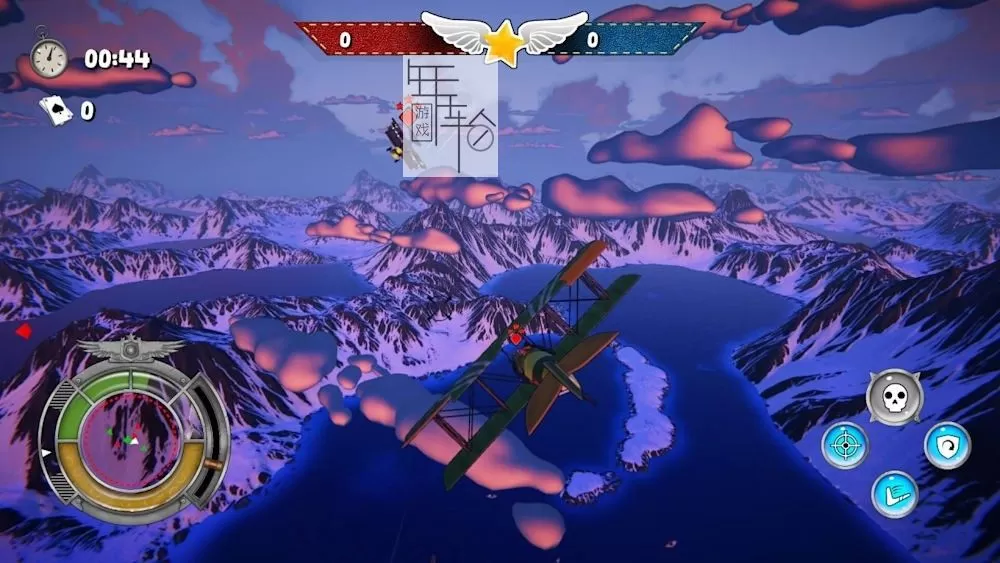Tap the grey skull button
This screenshot has height=563, width=1000.
pyautogui.click(x=893, y=397)
